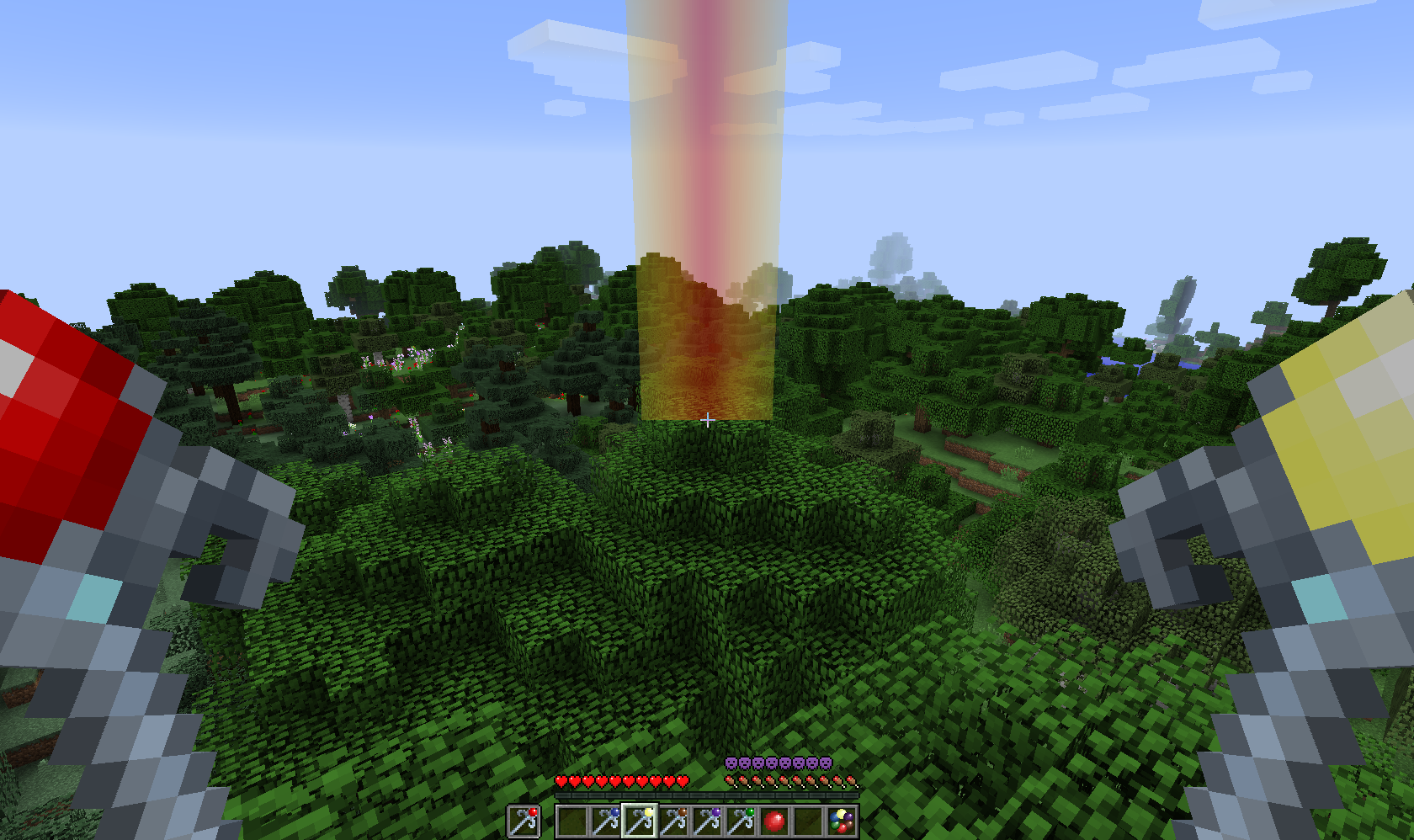Click the rightmost drumstick hunger icon
Image resolution: width=1414 pixels, height=840 pixels.
(852, 781)
